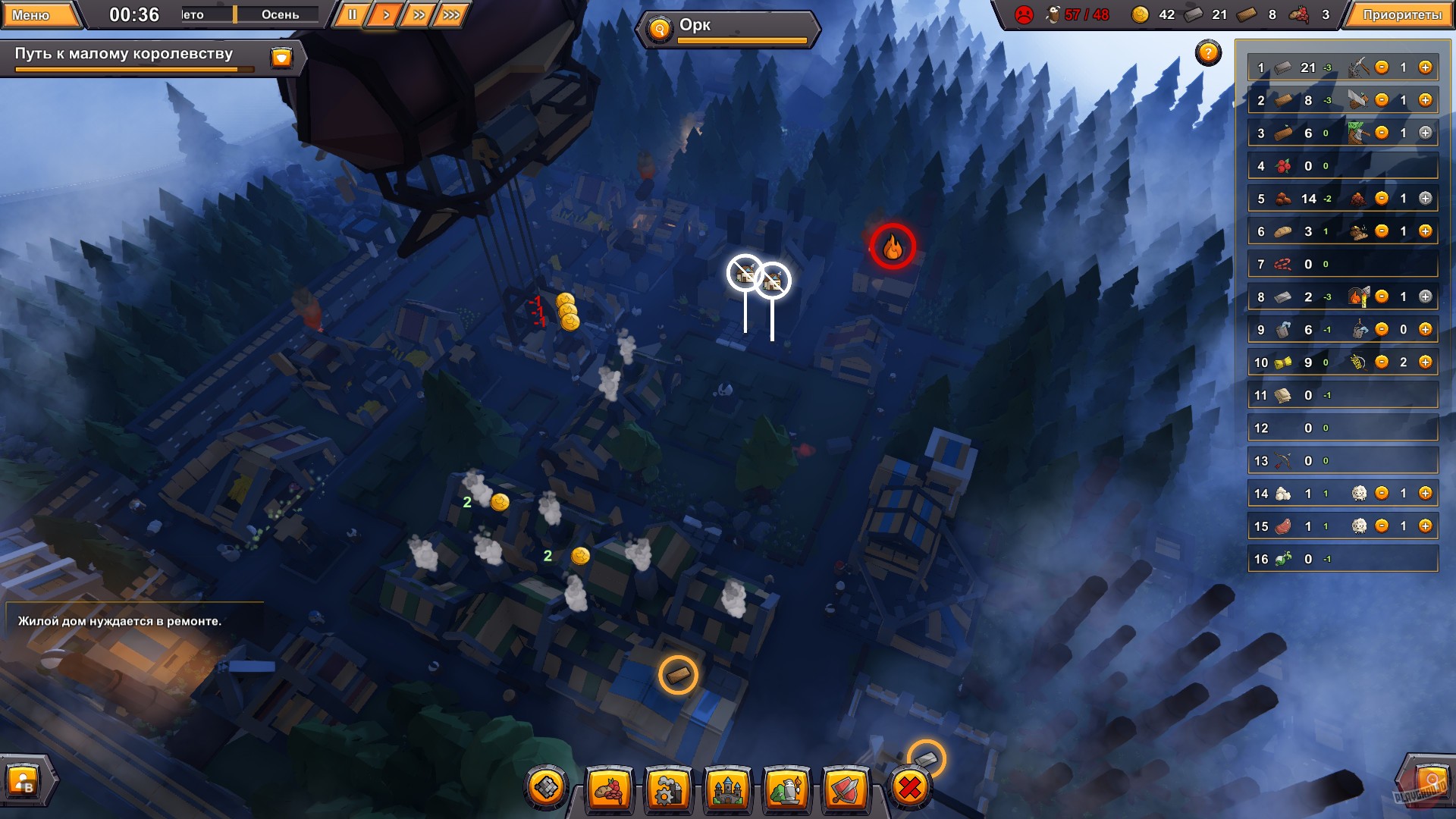Image resolution: width=1456 pixels, height=819 pixels.
Task: Increase hay workers in row 10
Action: (x=1425, y=362)
